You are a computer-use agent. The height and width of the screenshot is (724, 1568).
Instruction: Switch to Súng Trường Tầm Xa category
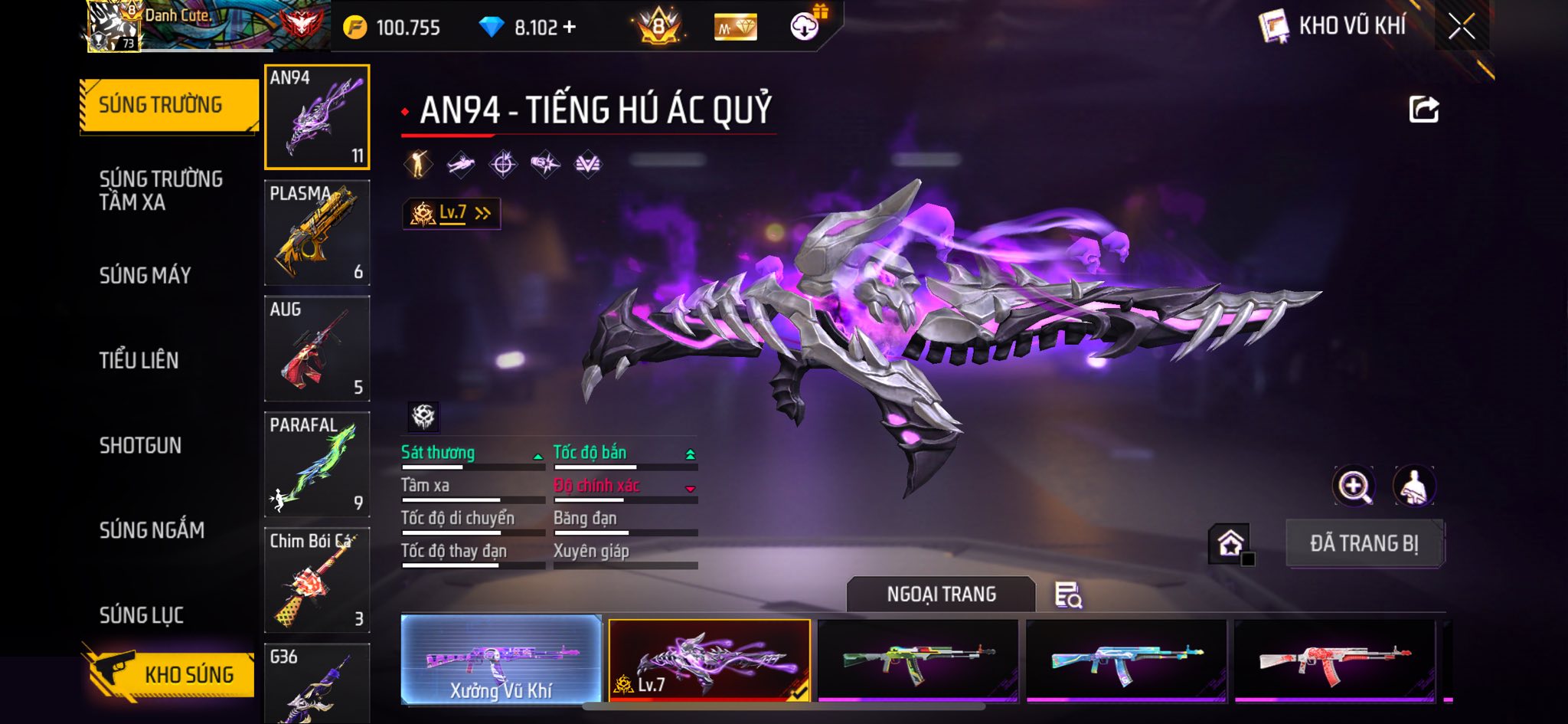point(161,190)
